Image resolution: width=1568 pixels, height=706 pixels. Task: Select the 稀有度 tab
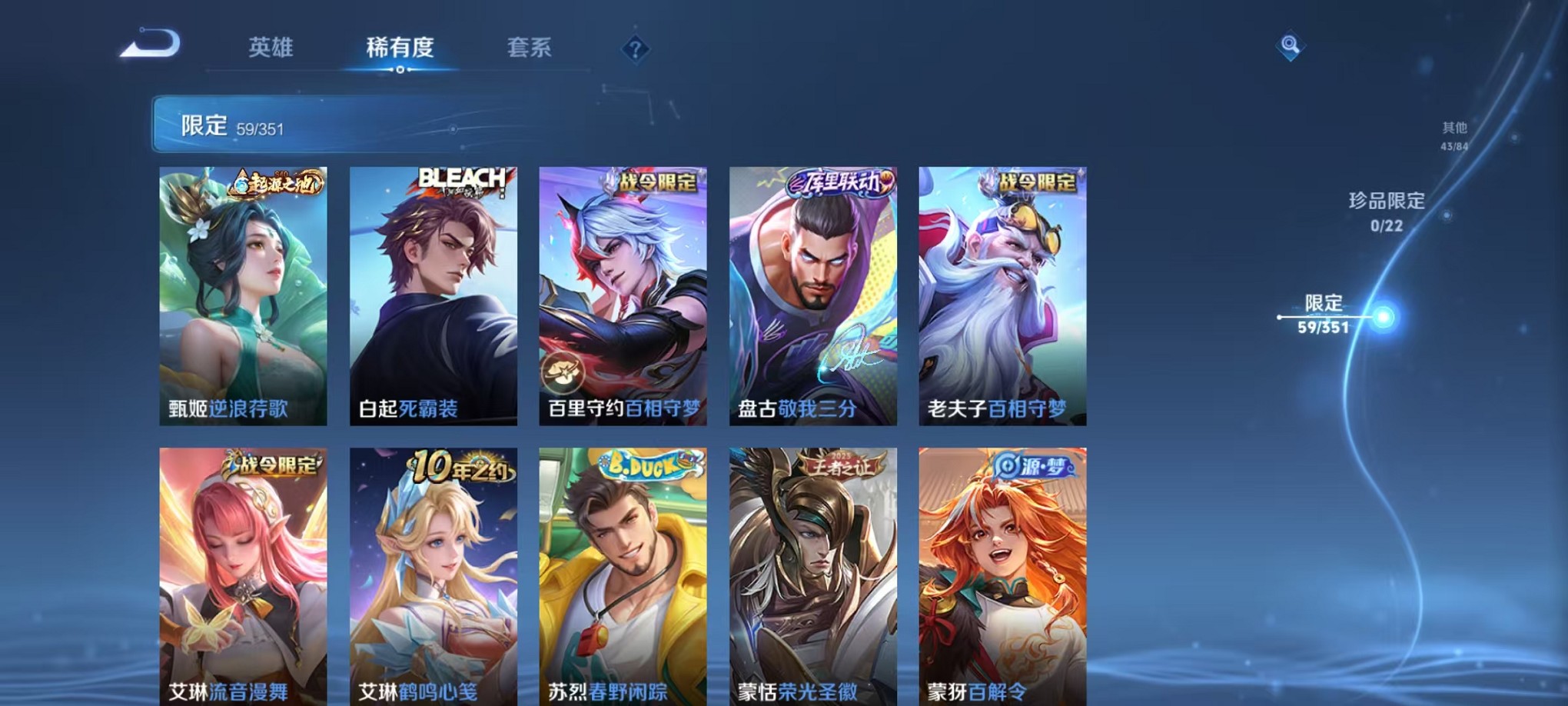[400, 48]
